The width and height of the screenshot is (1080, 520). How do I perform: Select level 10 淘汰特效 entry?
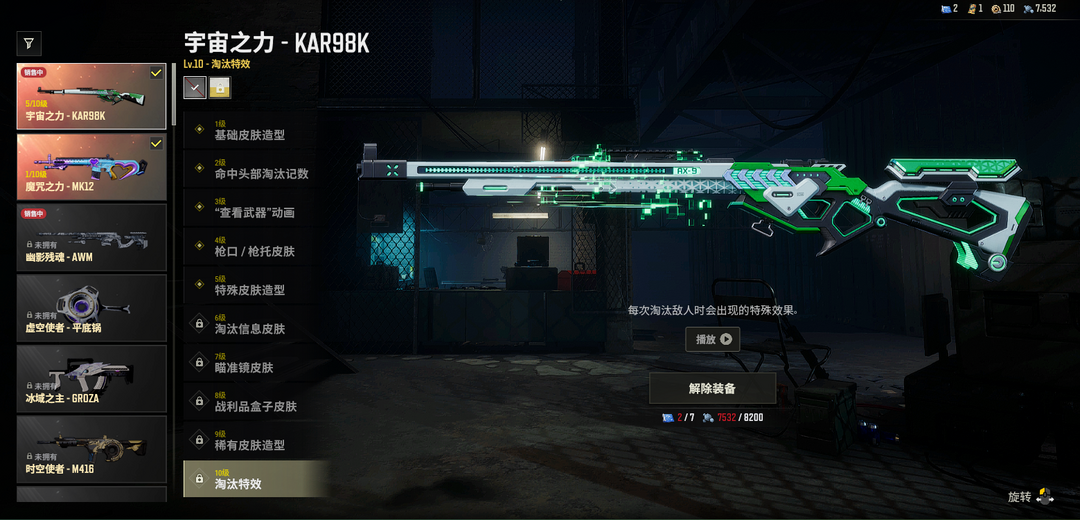(255, 479)
